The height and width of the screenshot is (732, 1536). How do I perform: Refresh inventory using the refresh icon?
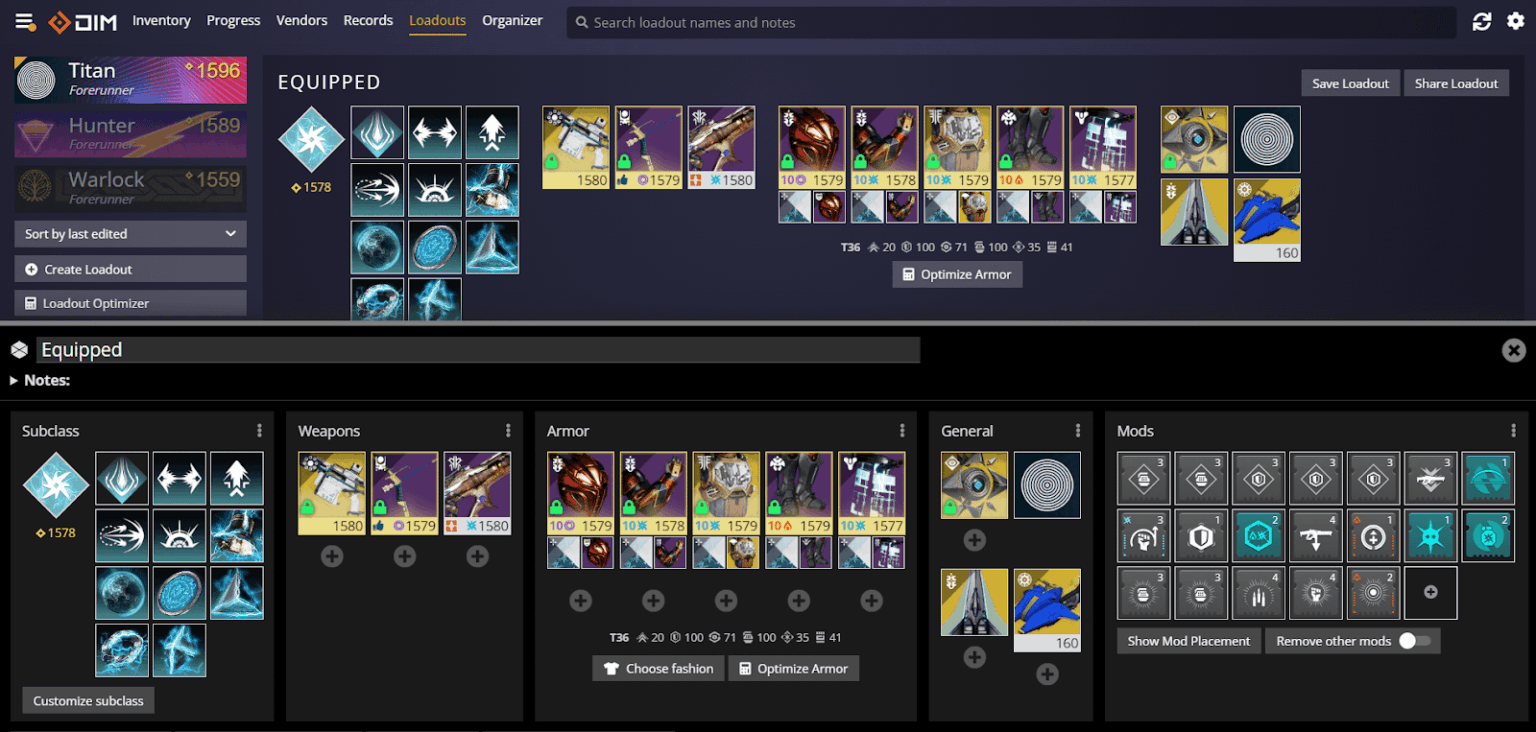pyautogui.click(x=1481, y=21)
